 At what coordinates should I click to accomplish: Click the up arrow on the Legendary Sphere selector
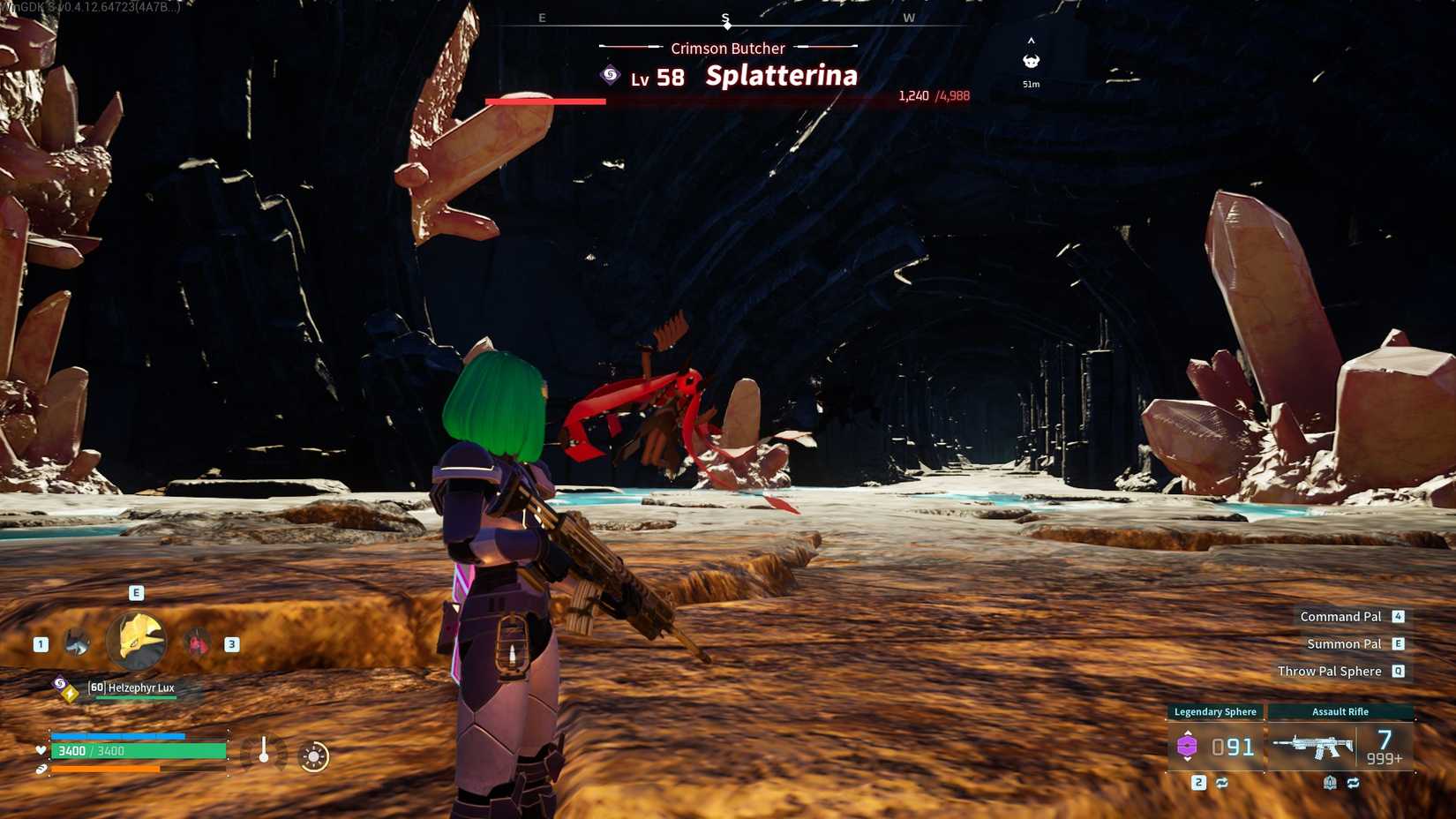[x=1188, y=732]
